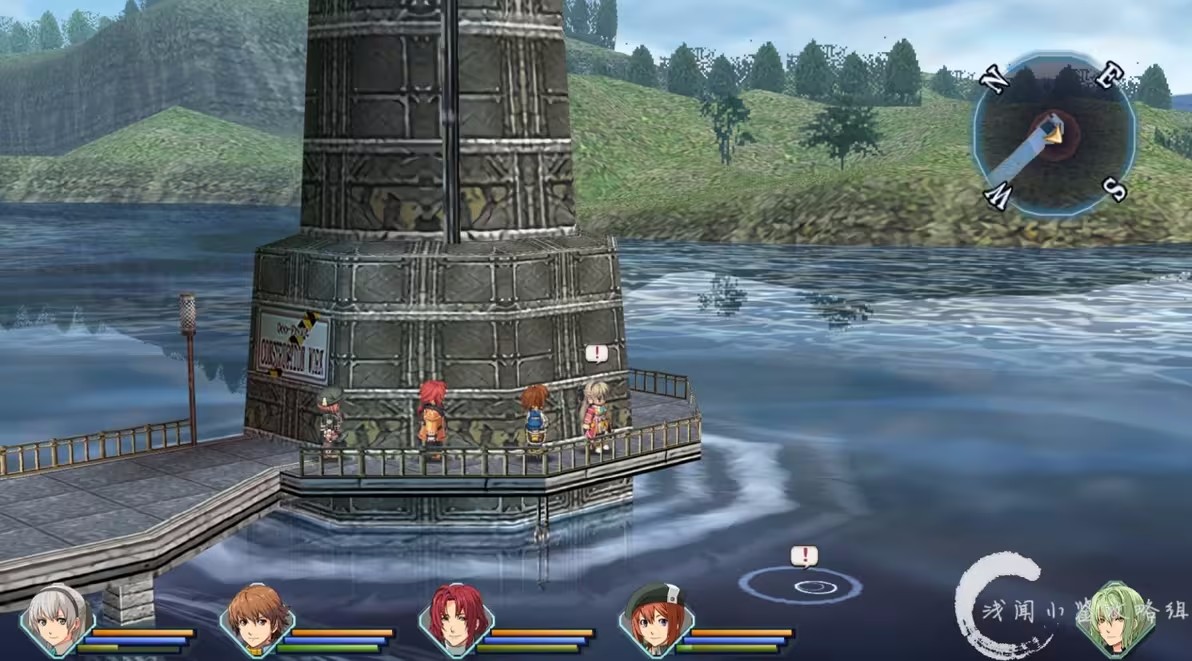Choose the brown-haired boy party portrait
This screenshot has height=661, width=1192.
pos(256,620)
